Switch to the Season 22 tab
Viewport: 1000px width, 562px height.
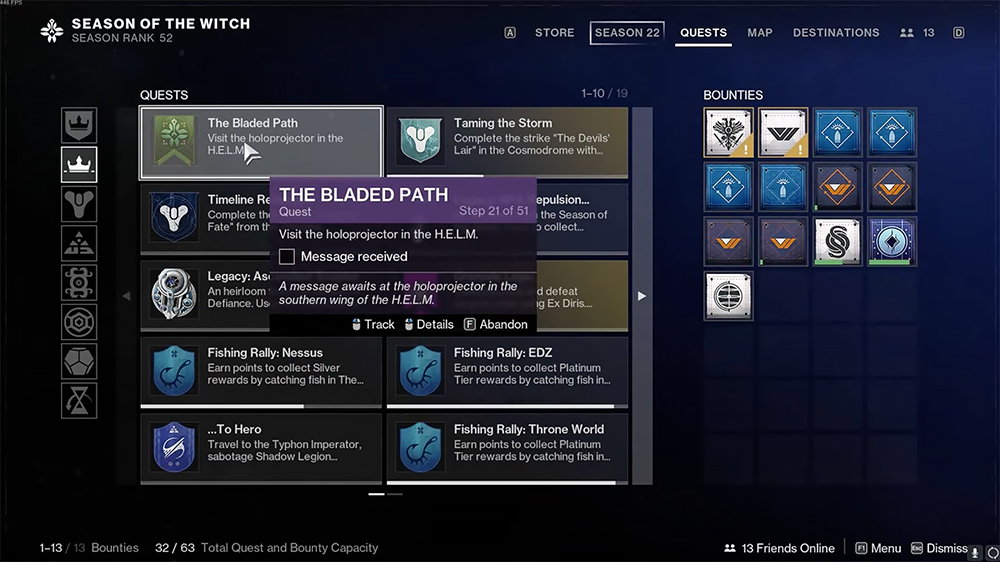tap(627, 33)
